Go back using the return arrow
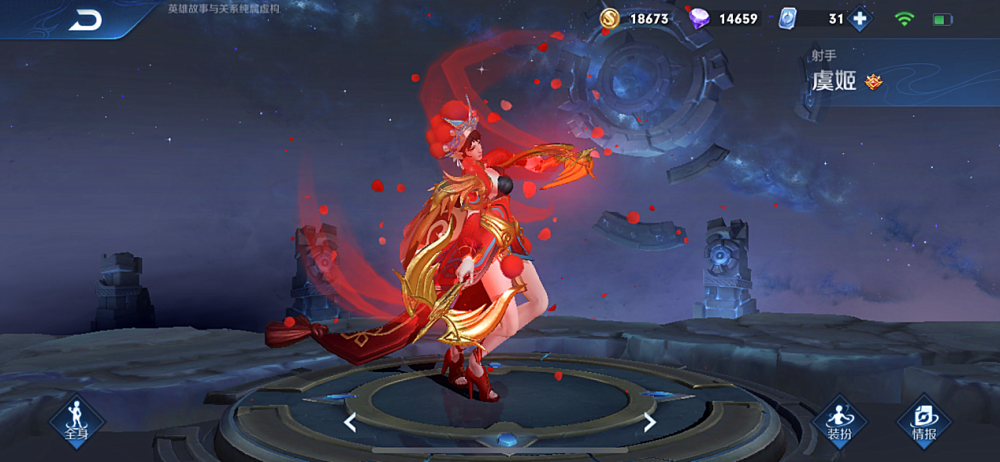 point(85,20)
